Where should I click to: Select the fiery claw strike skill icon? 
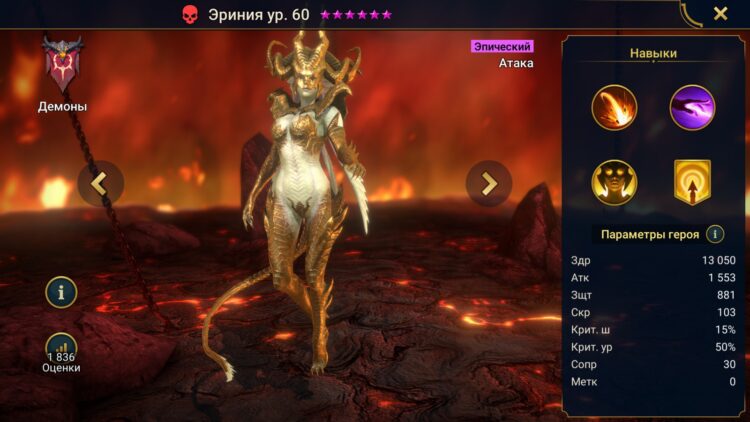coord(614,107)
